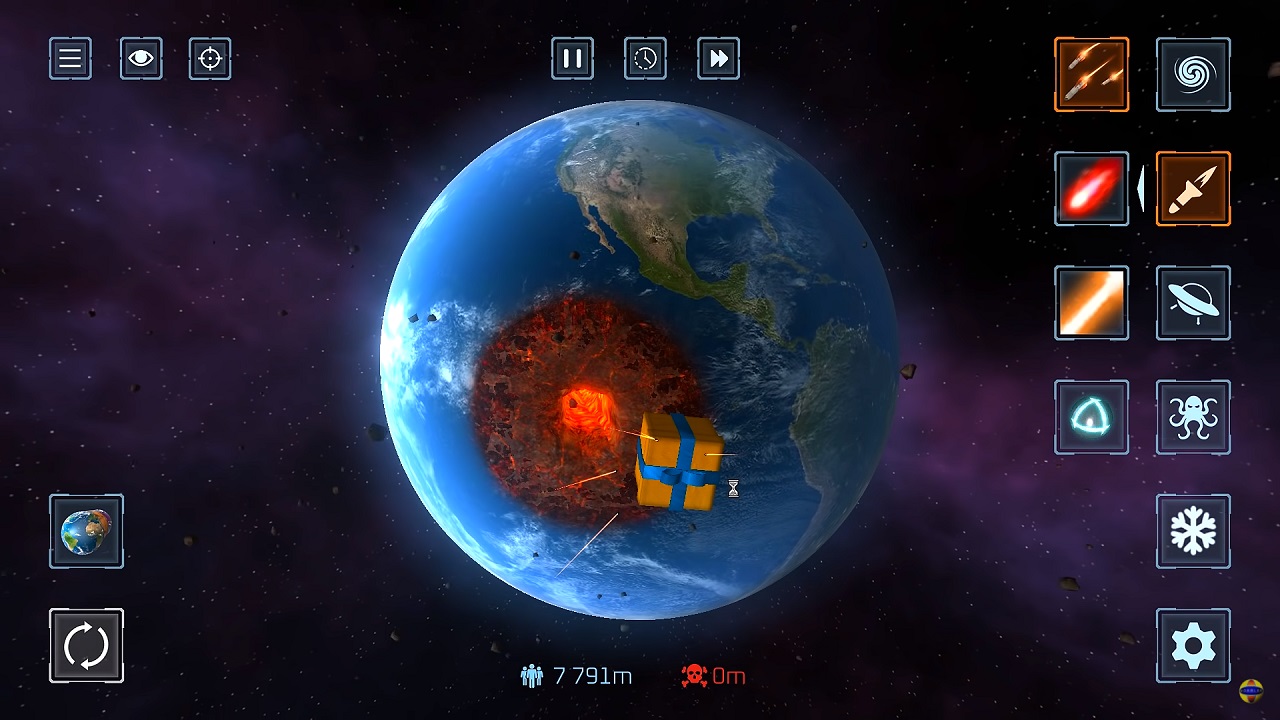The width and height of the screenshot is (1280, 720).
Task: Pause the simulation
Action: tap(572, 59)
